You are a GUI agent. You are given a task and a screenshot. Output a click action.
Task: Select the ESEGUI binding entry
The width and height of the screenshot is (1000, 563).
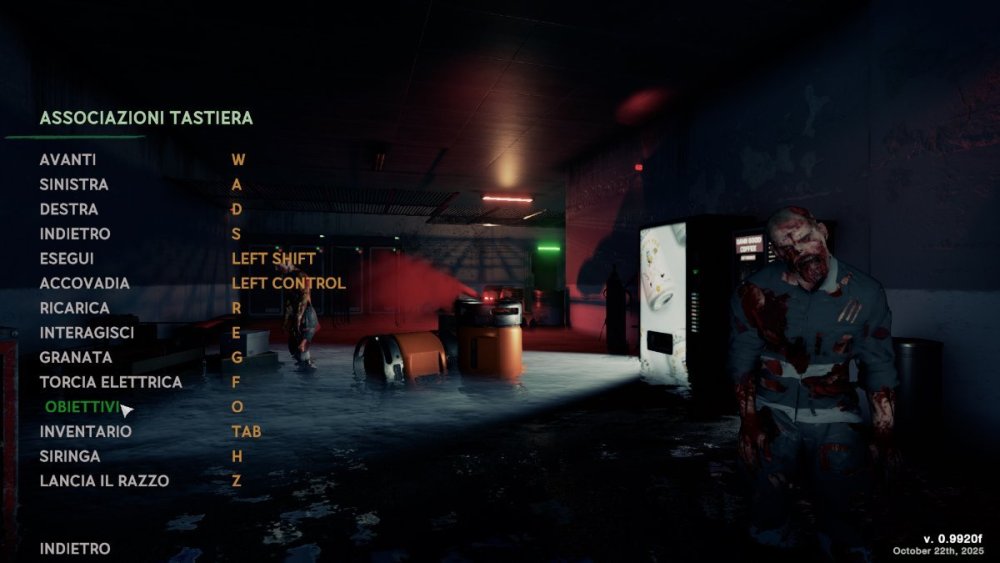(x=67, y=258)
